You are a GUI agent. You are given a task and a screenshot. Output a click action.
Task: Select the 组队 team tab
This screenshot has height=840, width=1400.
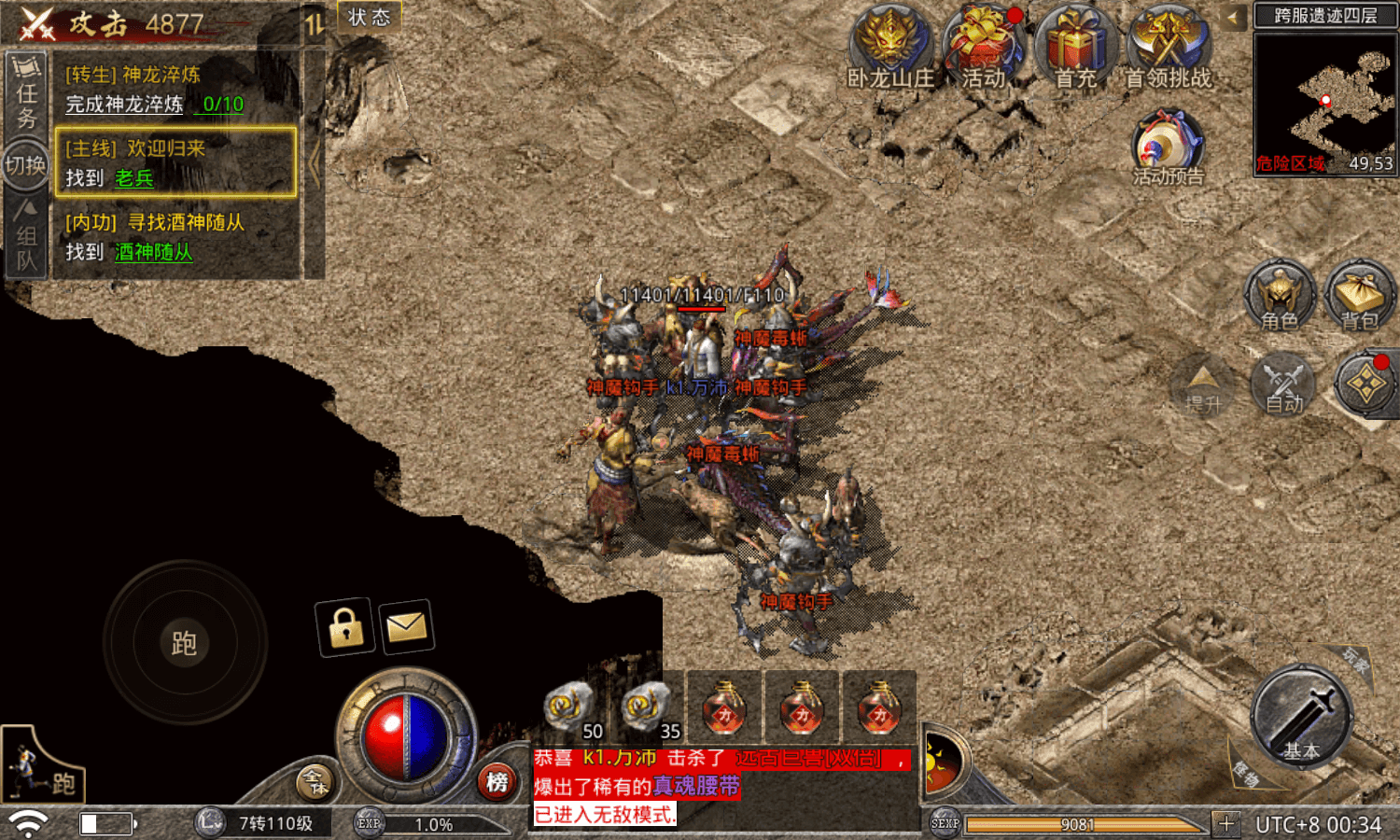27,236
